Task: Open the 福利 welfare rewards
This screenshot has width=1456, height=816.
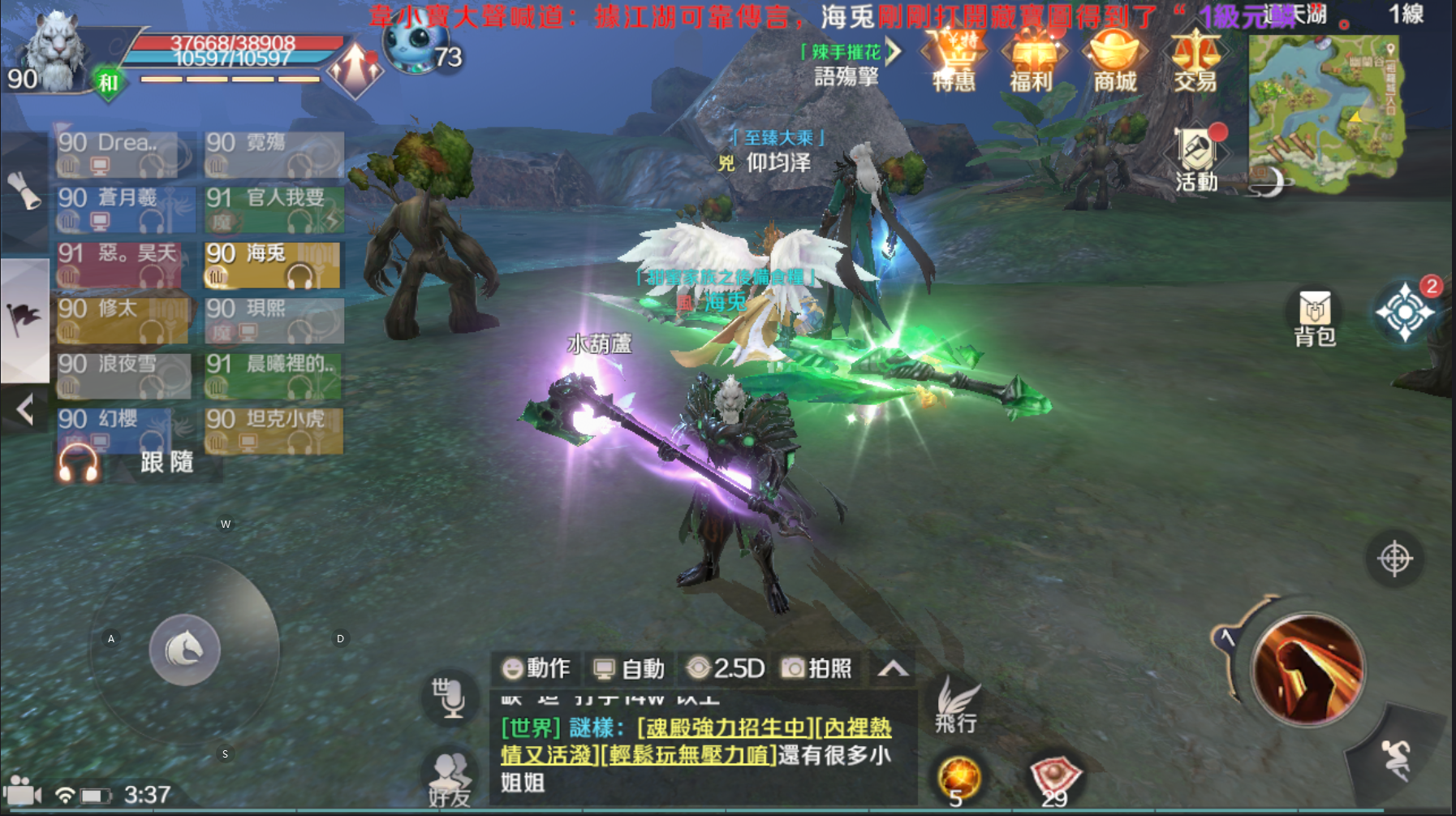Action: 1032,61
